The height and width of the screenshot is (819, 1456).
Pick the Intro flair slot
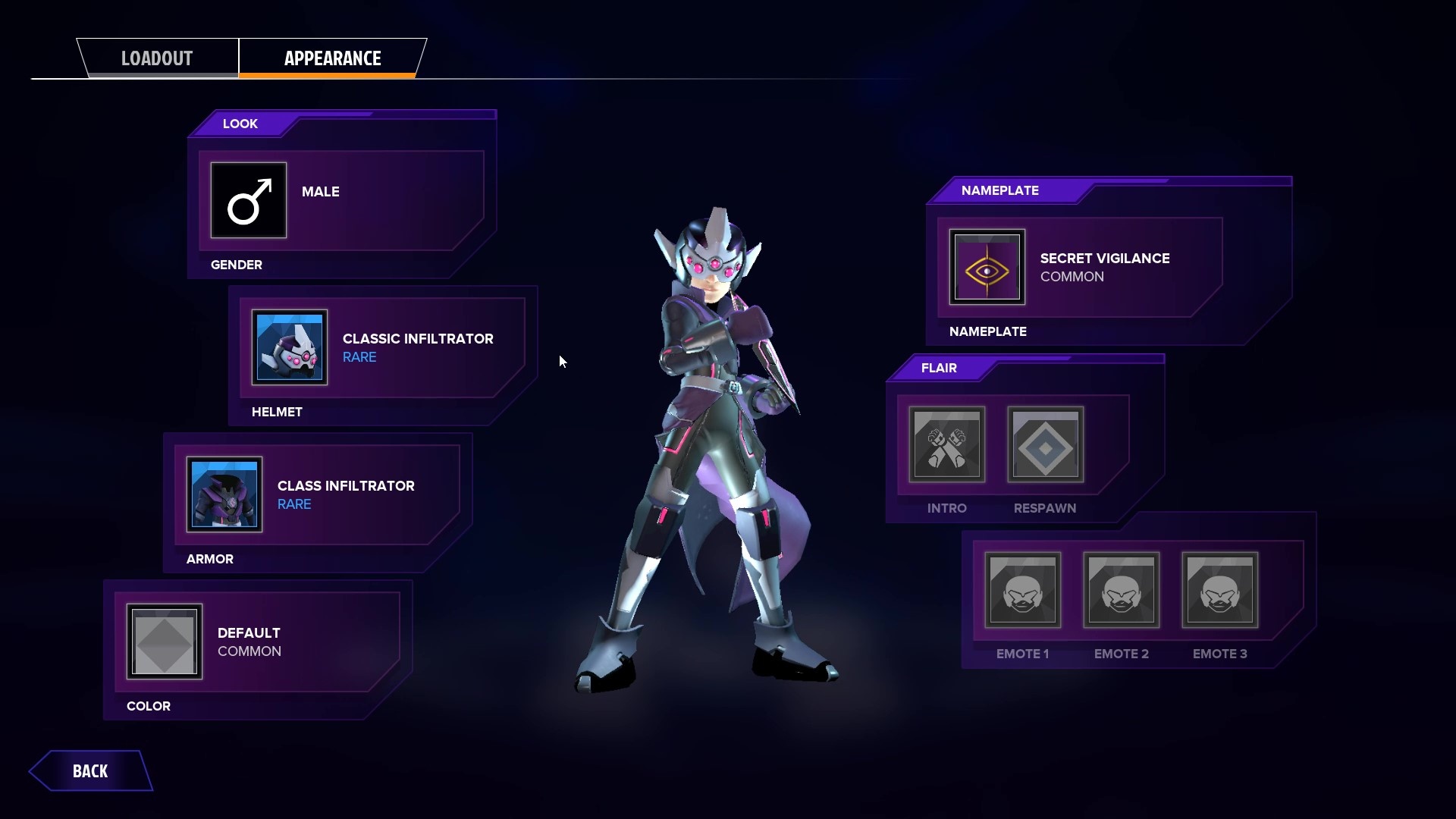(x=947, y=444)
